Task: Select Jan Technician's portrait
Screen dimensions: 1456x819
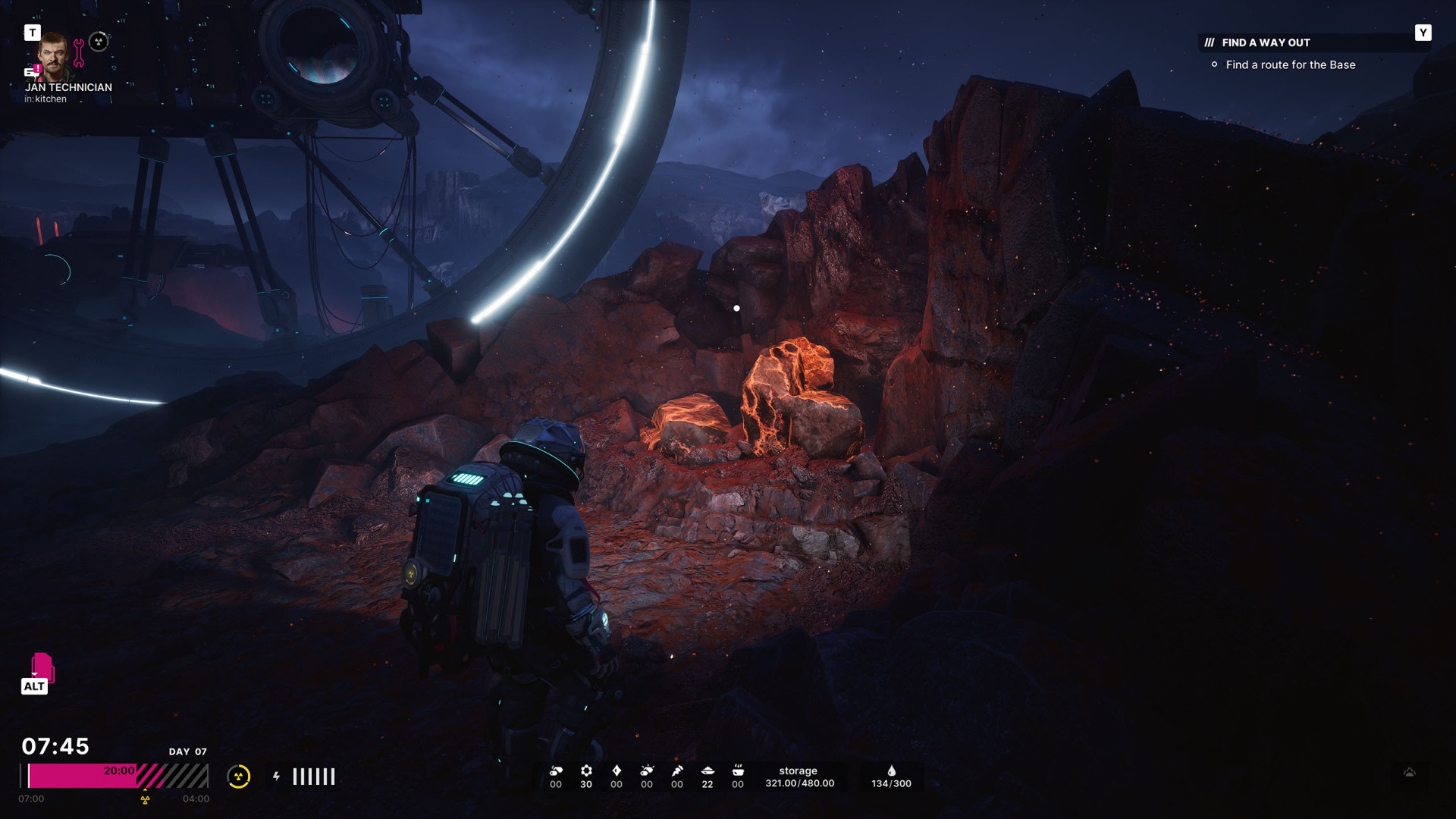Action: 53,56
